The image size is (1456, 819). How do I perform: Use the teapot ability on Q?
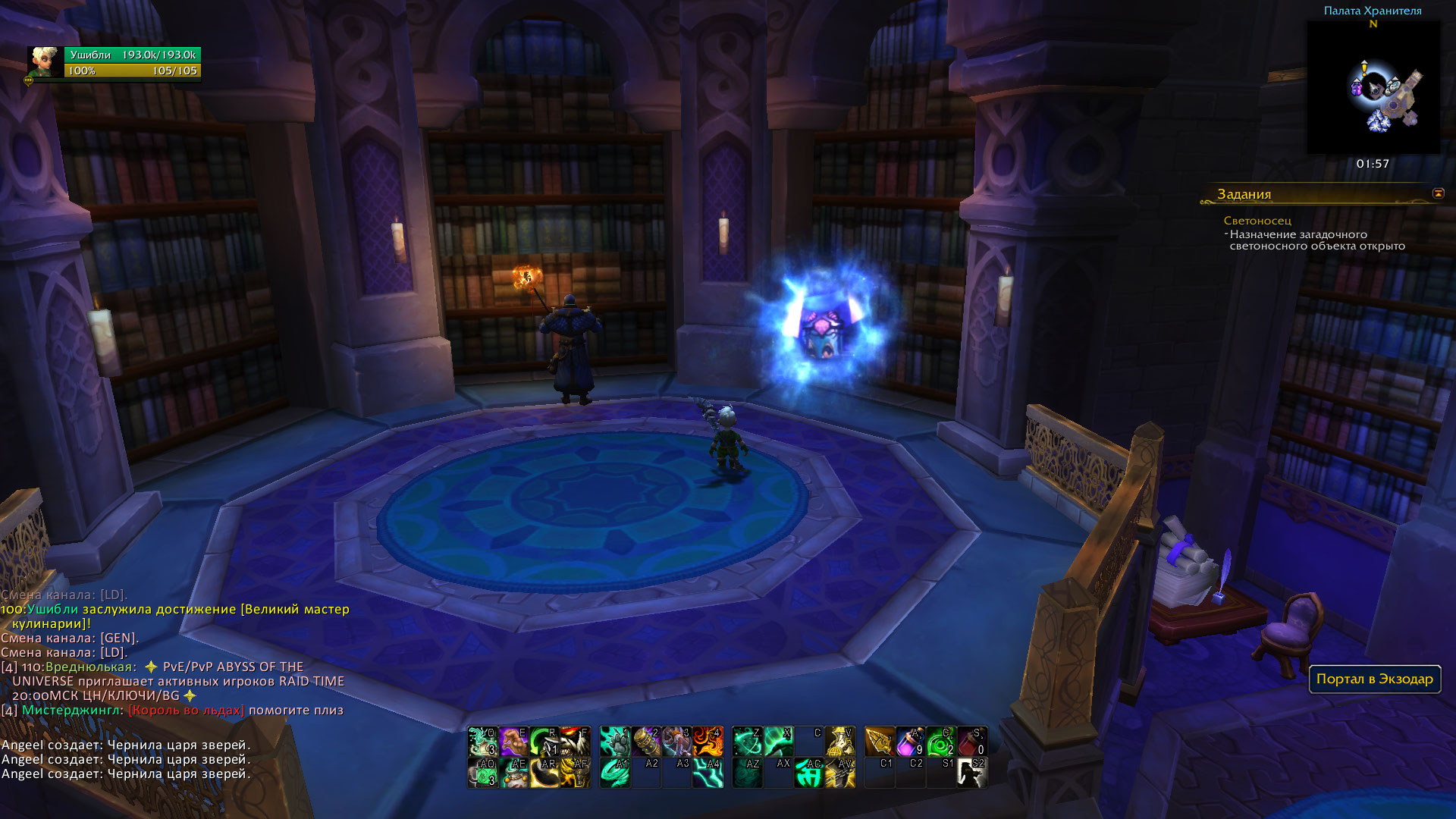pyautogui.click(x=482, y=741)
